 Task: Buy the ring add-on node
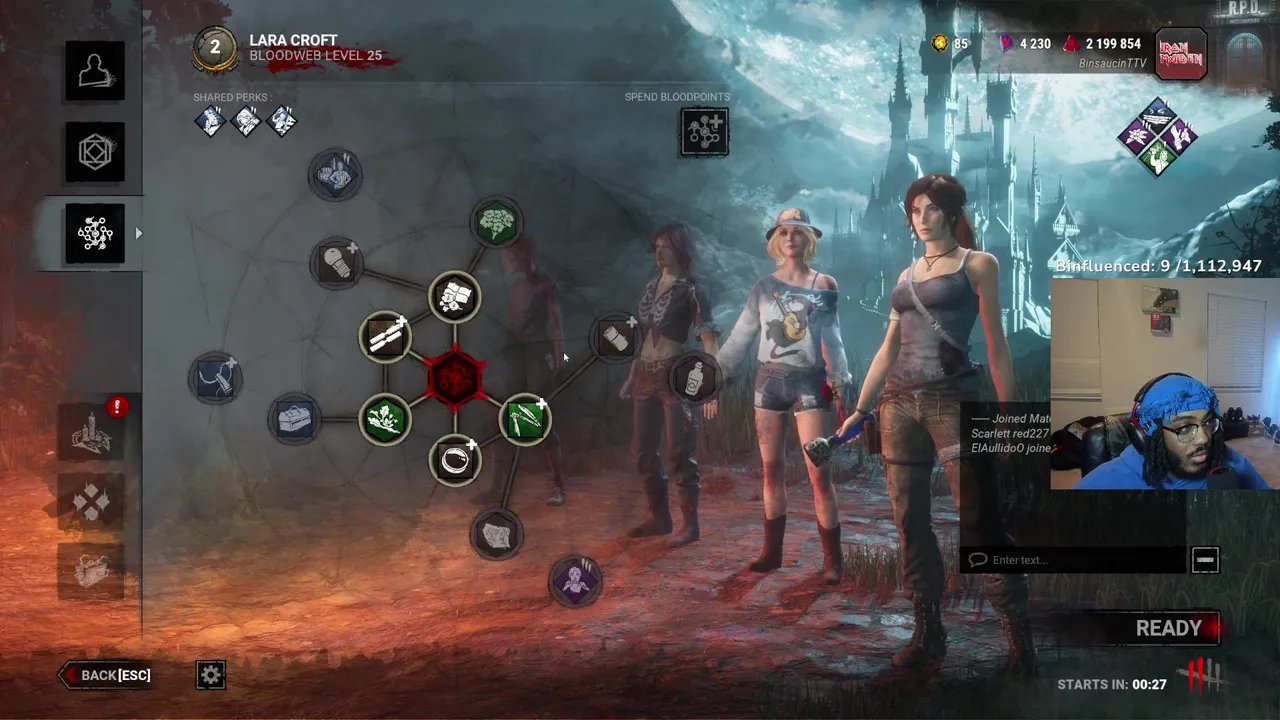(x=455, y=460)
